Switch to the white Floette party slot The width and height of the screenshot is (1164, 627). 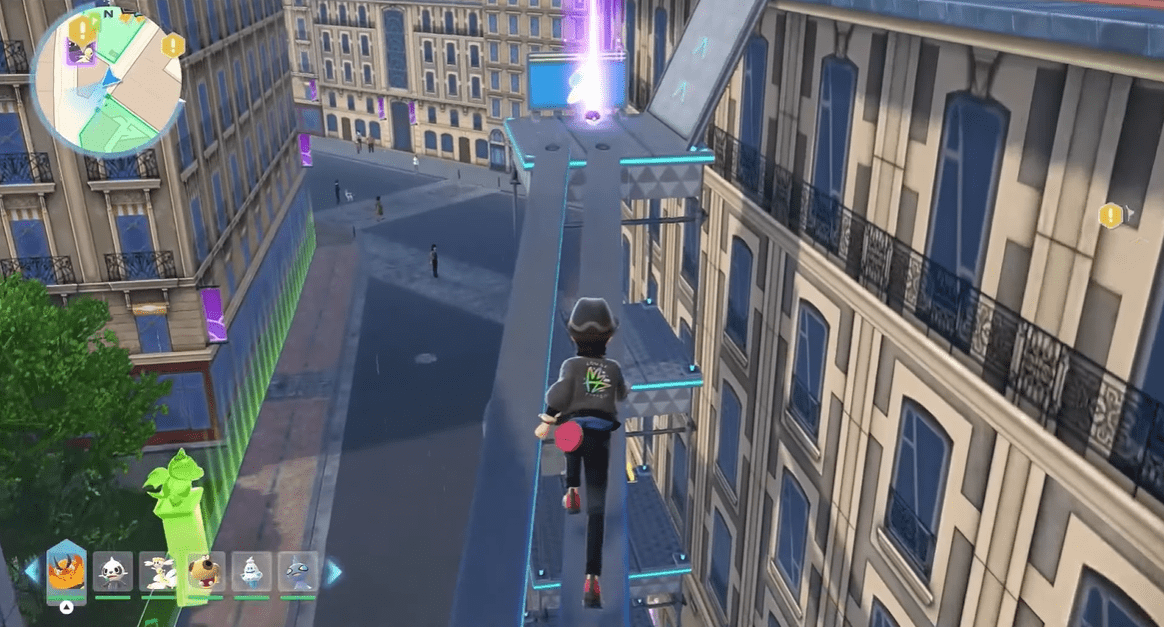tap(158, 571)
